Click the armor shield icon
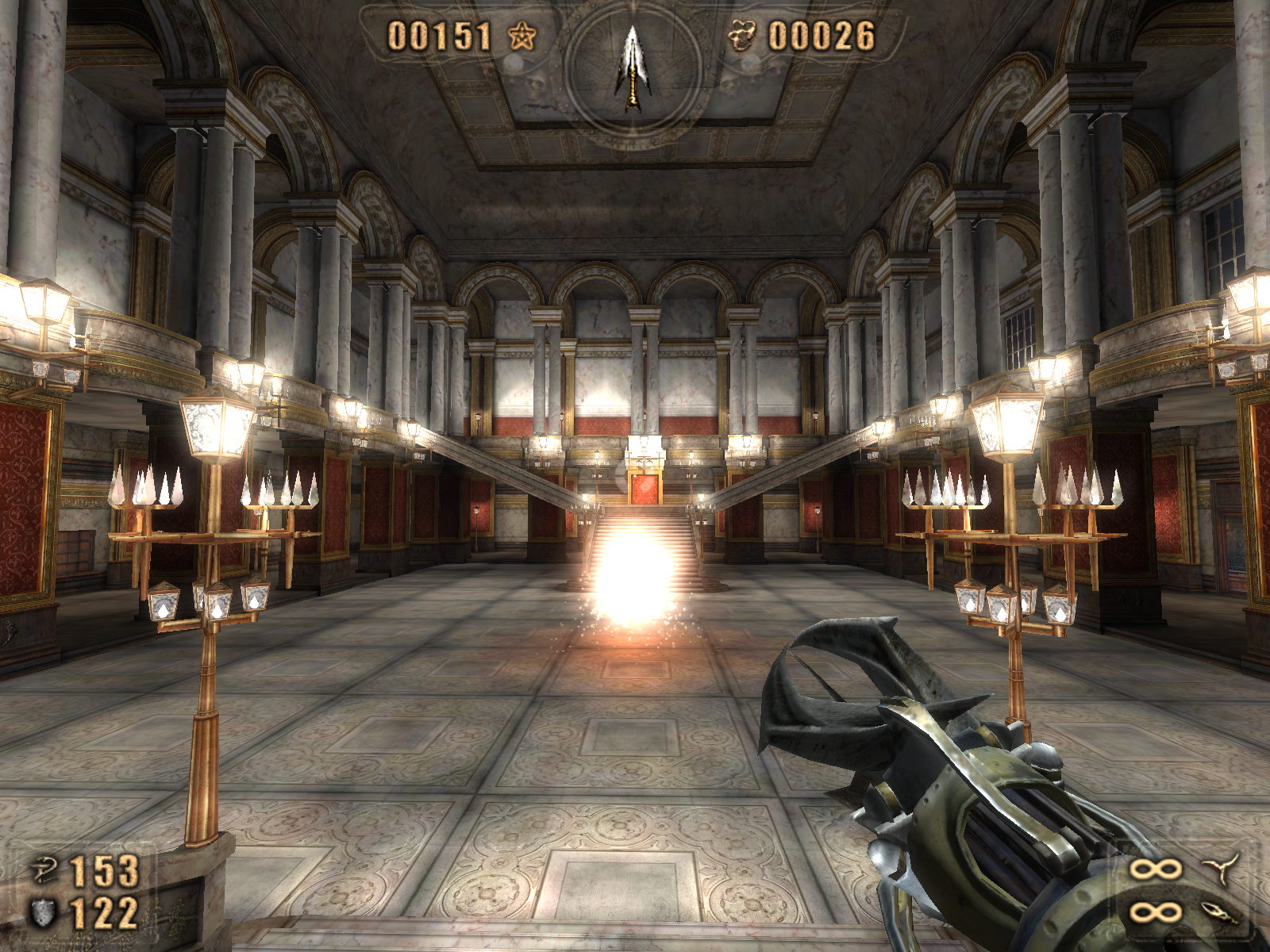Screen dimensions: 1270x952 44,912
